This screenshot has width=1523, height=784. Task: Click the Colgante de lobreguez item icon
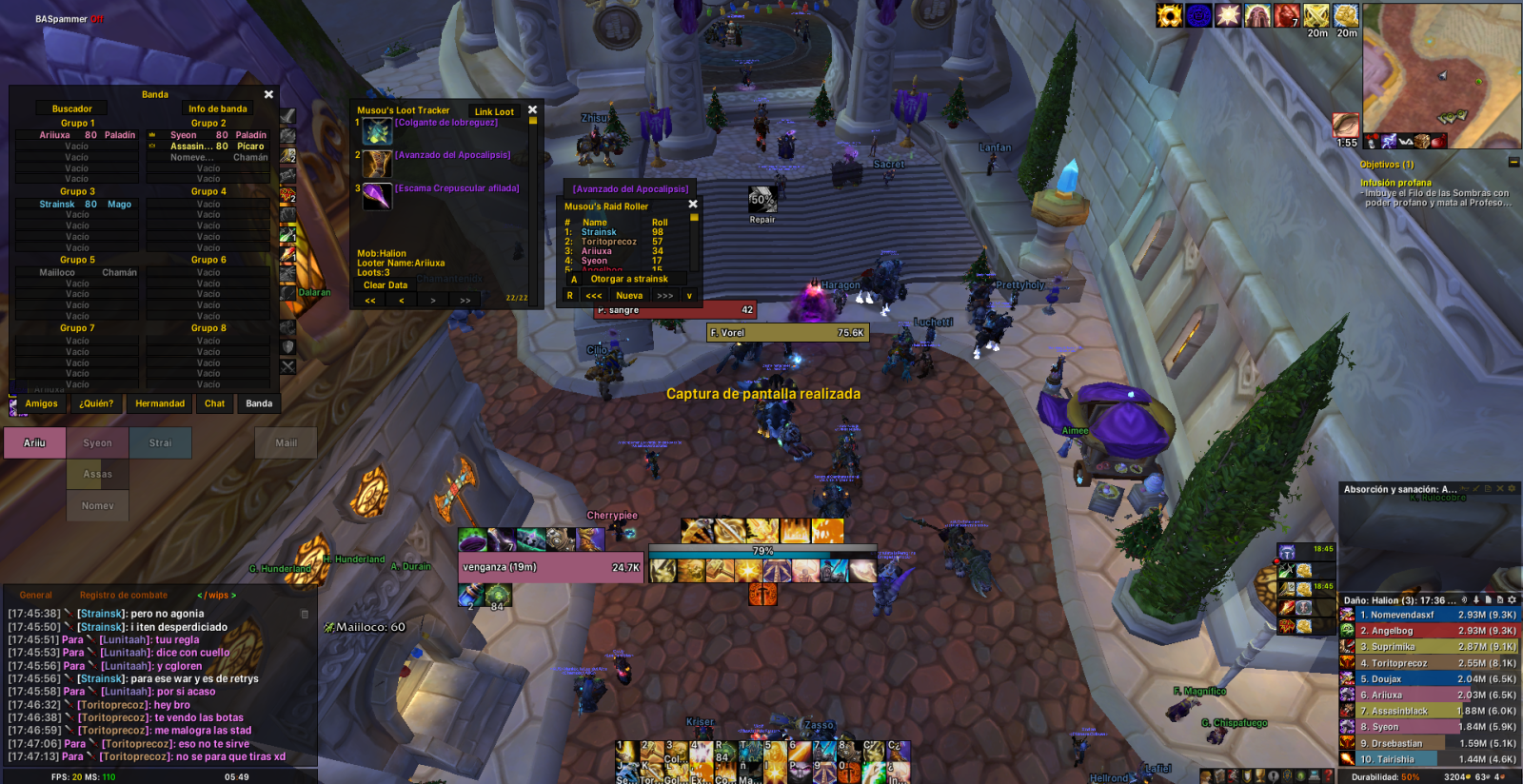377,132
